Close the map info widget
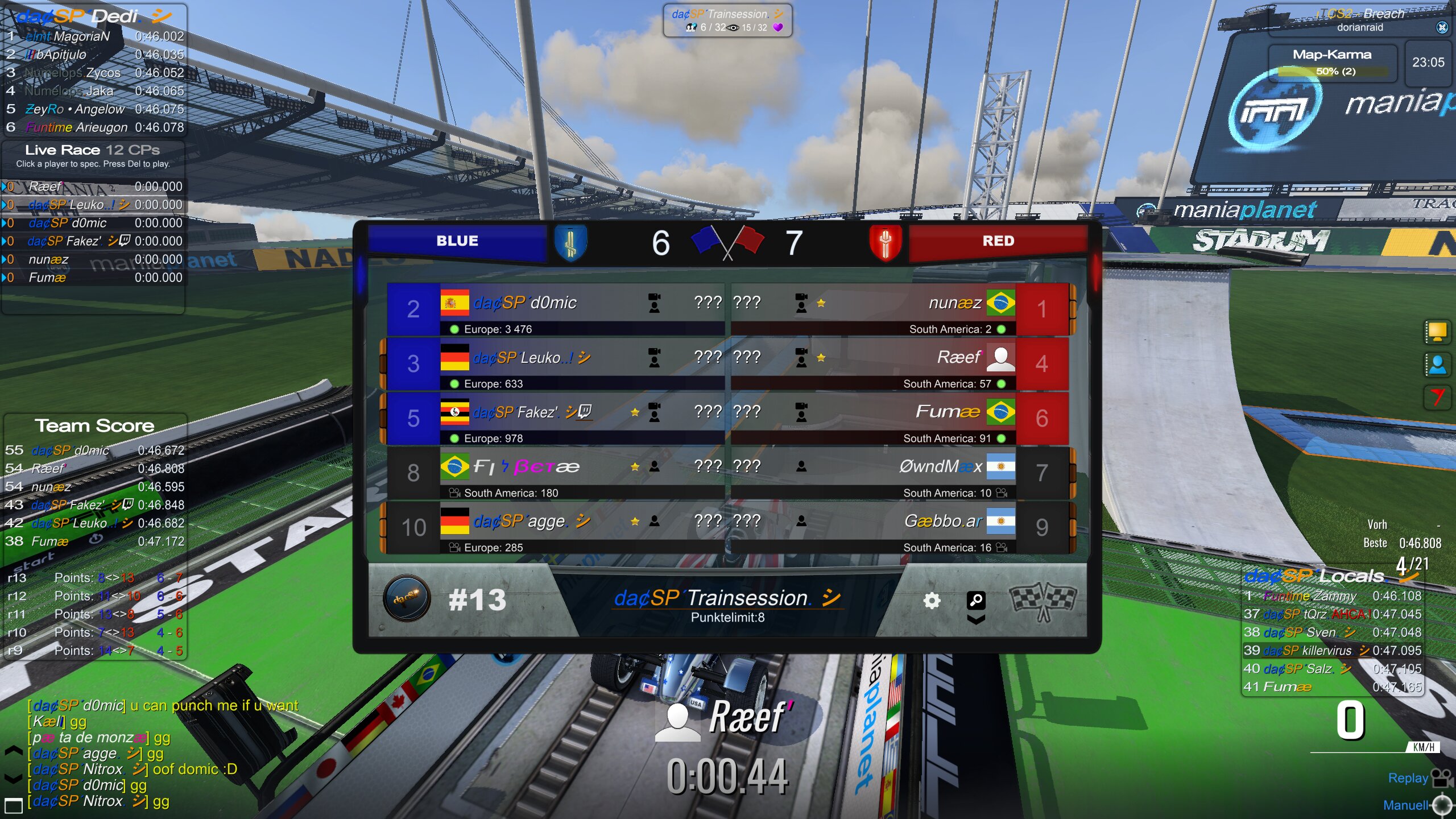Screen dimensions: 1456x819 (1442, 27)
